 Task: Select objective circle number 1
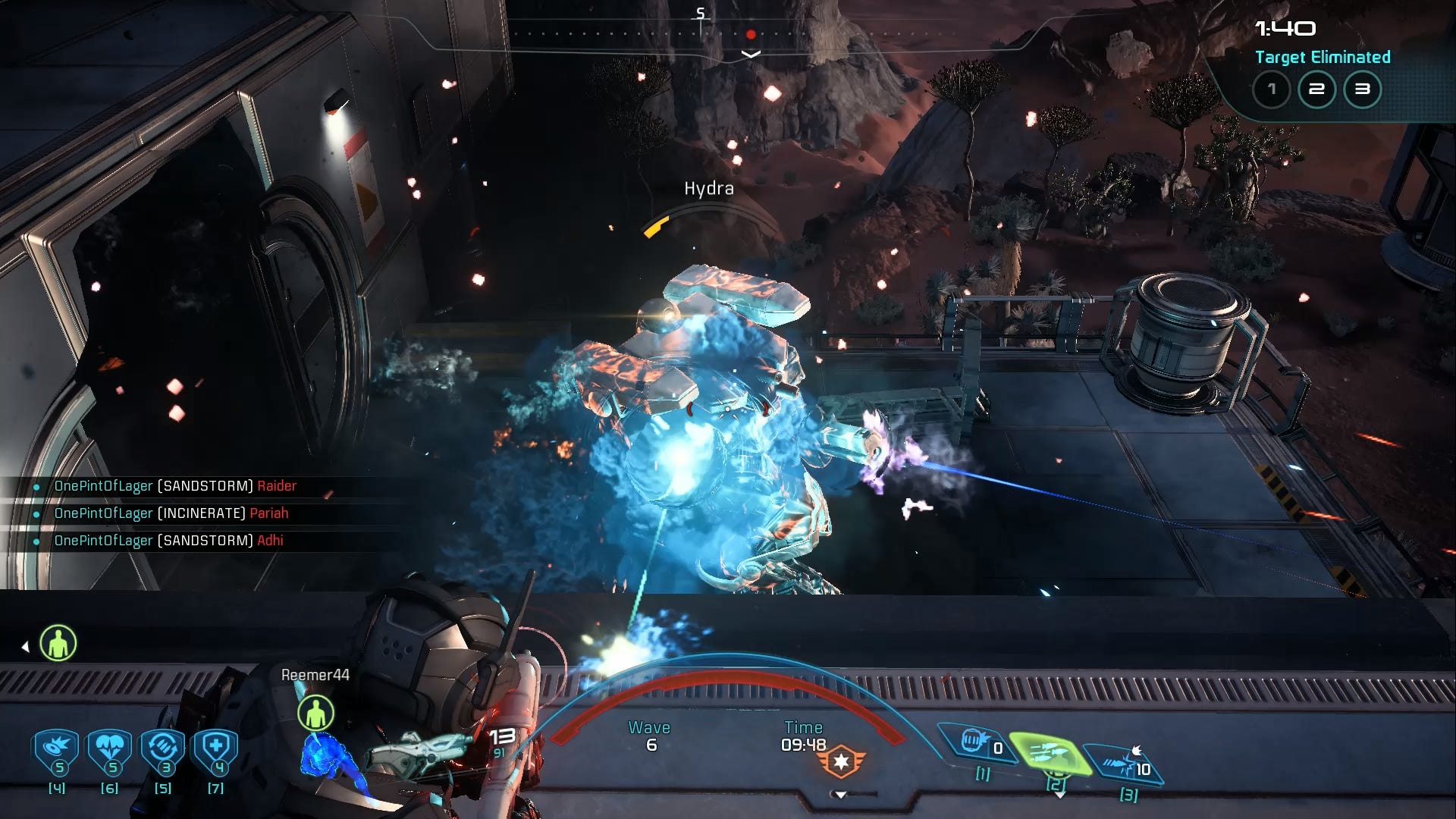[x=1272, y=89]
